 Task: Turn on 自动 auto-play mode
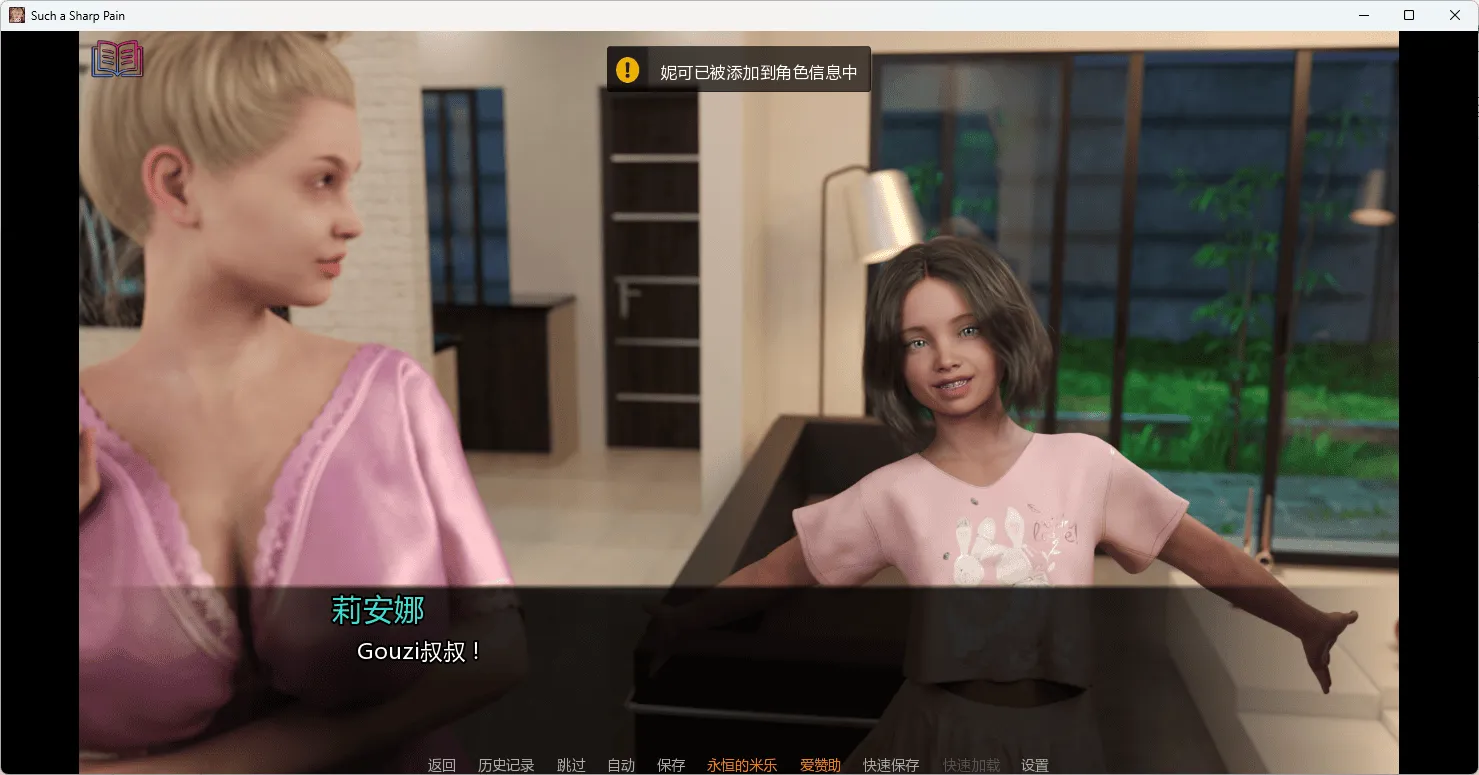[x=622, y=764]
